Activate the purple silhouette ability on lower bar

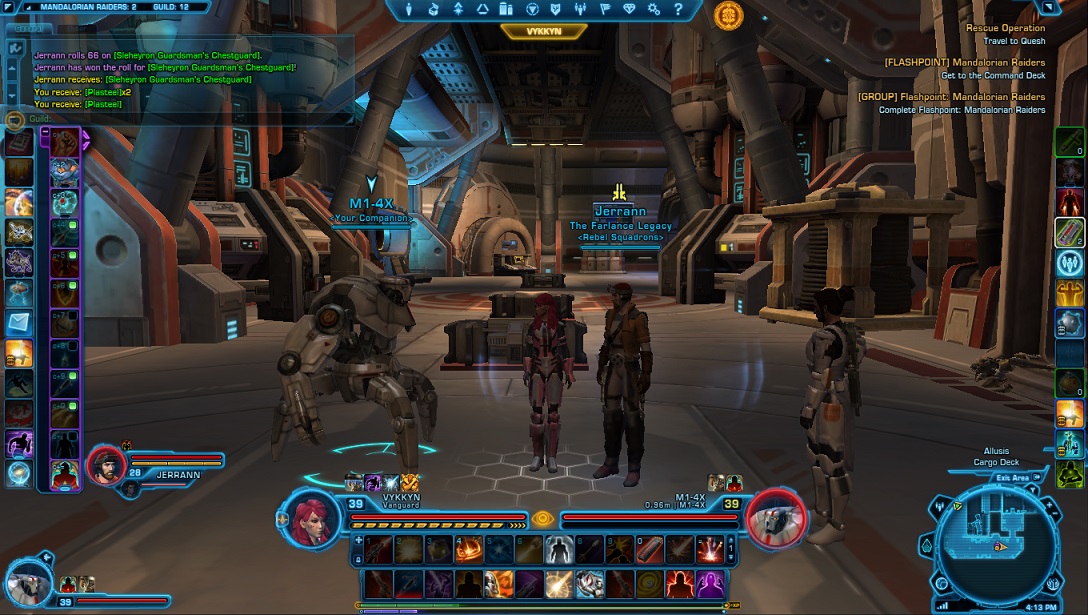710,584
